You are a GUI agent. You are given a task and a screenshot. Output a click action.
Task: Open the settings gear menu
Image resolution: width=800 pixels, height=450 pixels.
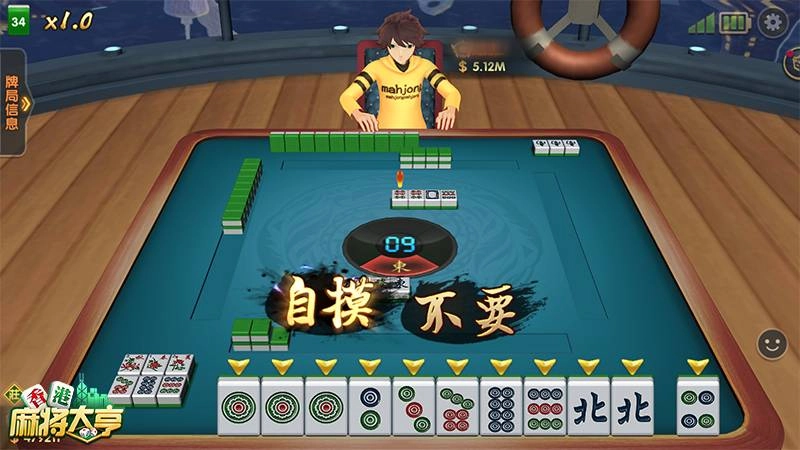tap(771, 22)
